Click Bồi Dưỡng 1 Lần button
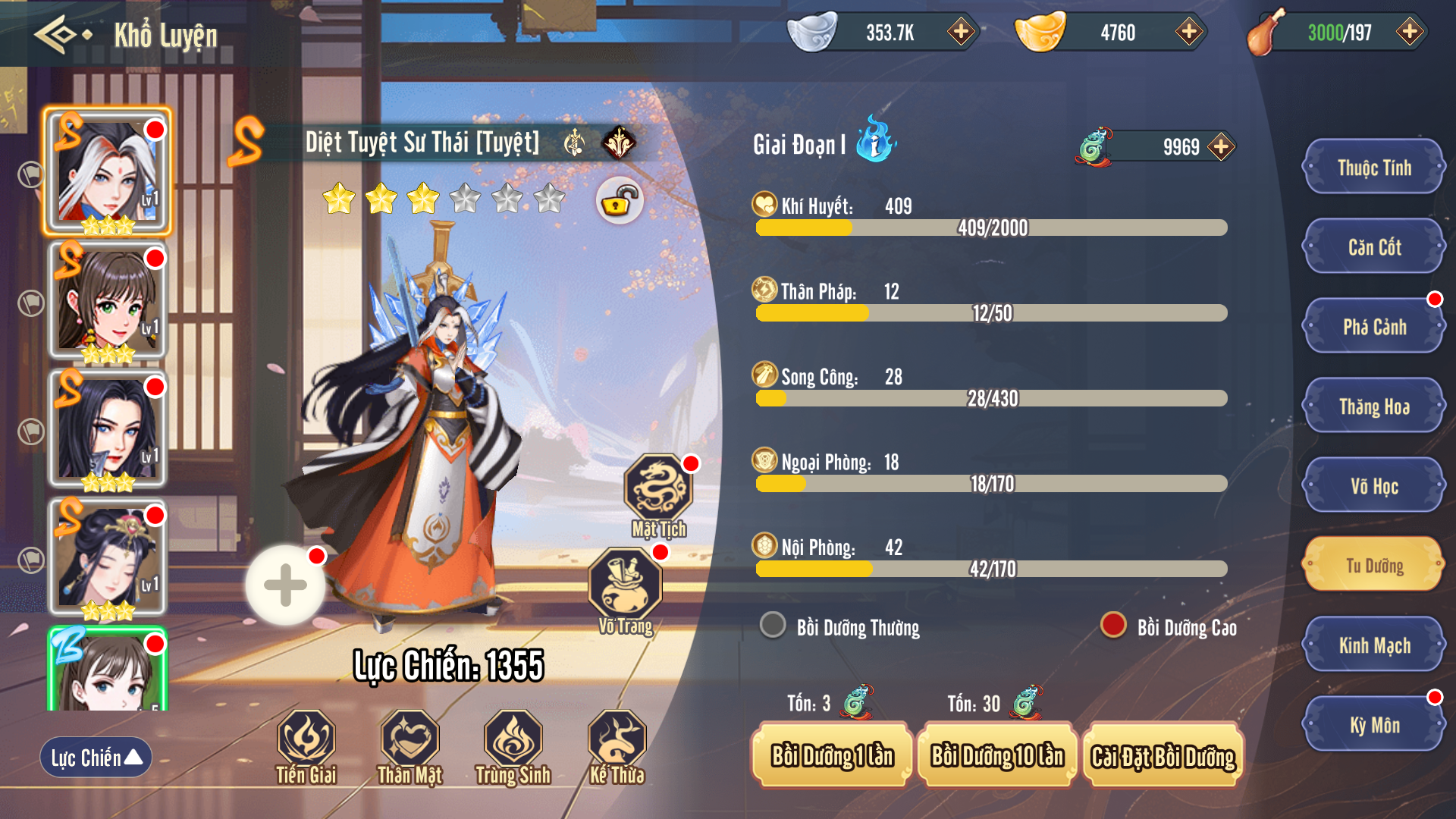 [x=832, y=755]
